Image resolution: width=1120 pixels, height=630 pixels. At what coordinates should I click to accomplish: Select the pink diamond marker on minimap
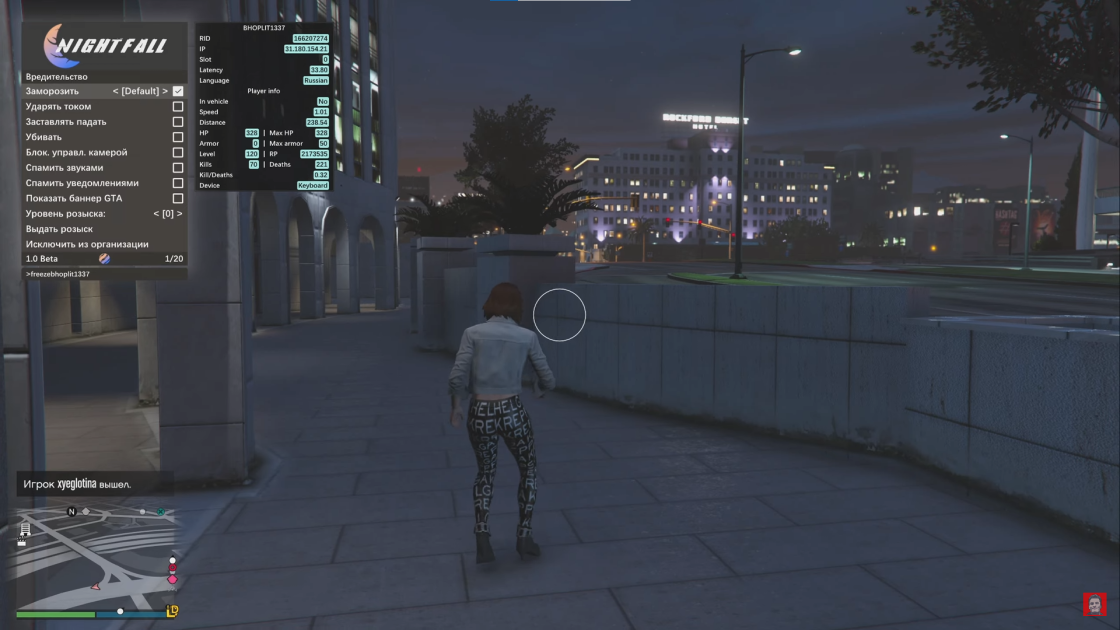[172, 579]
